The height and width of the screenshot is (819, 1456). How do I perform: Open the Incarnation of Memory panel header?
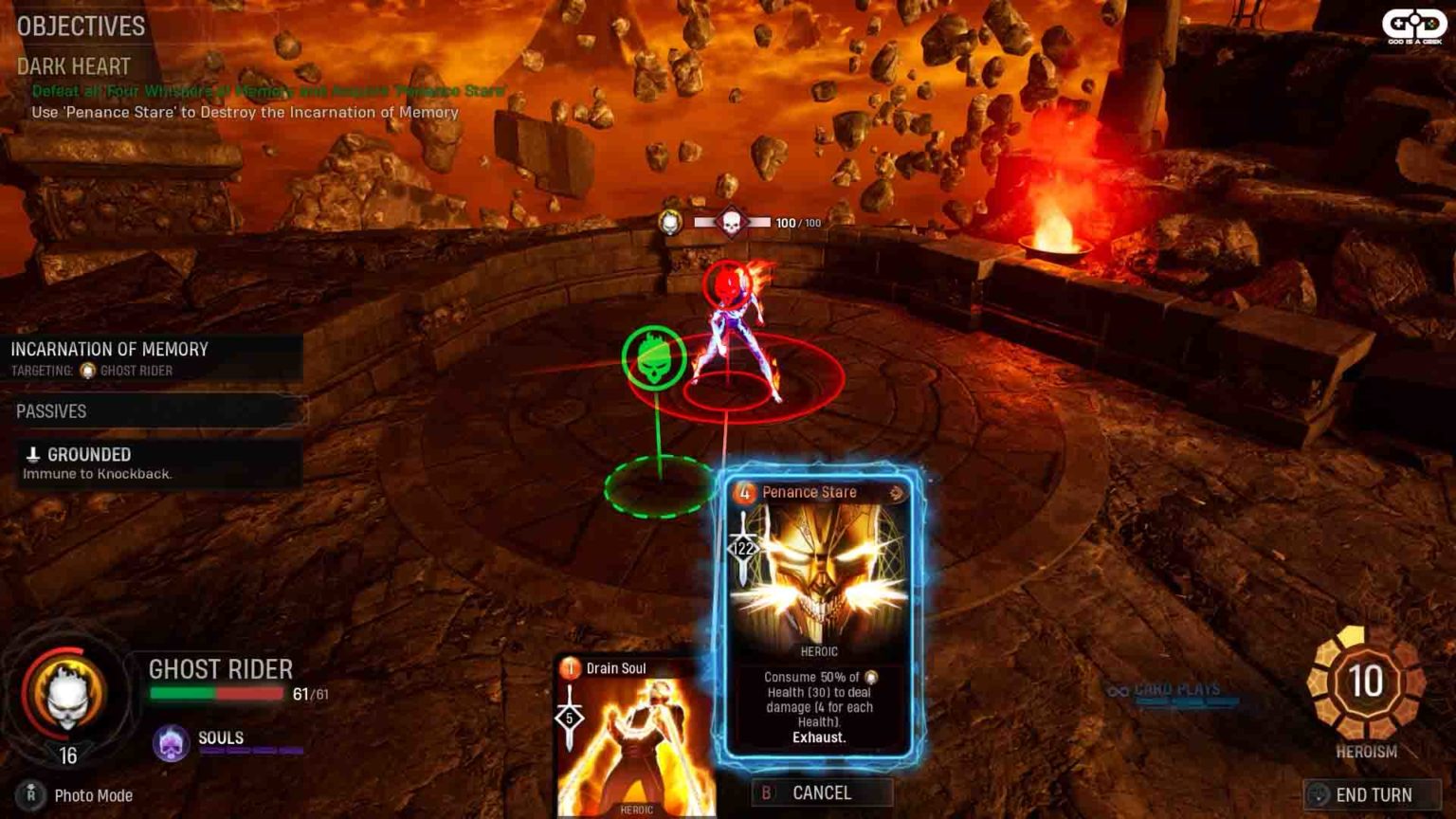click(x=109, y=349)
